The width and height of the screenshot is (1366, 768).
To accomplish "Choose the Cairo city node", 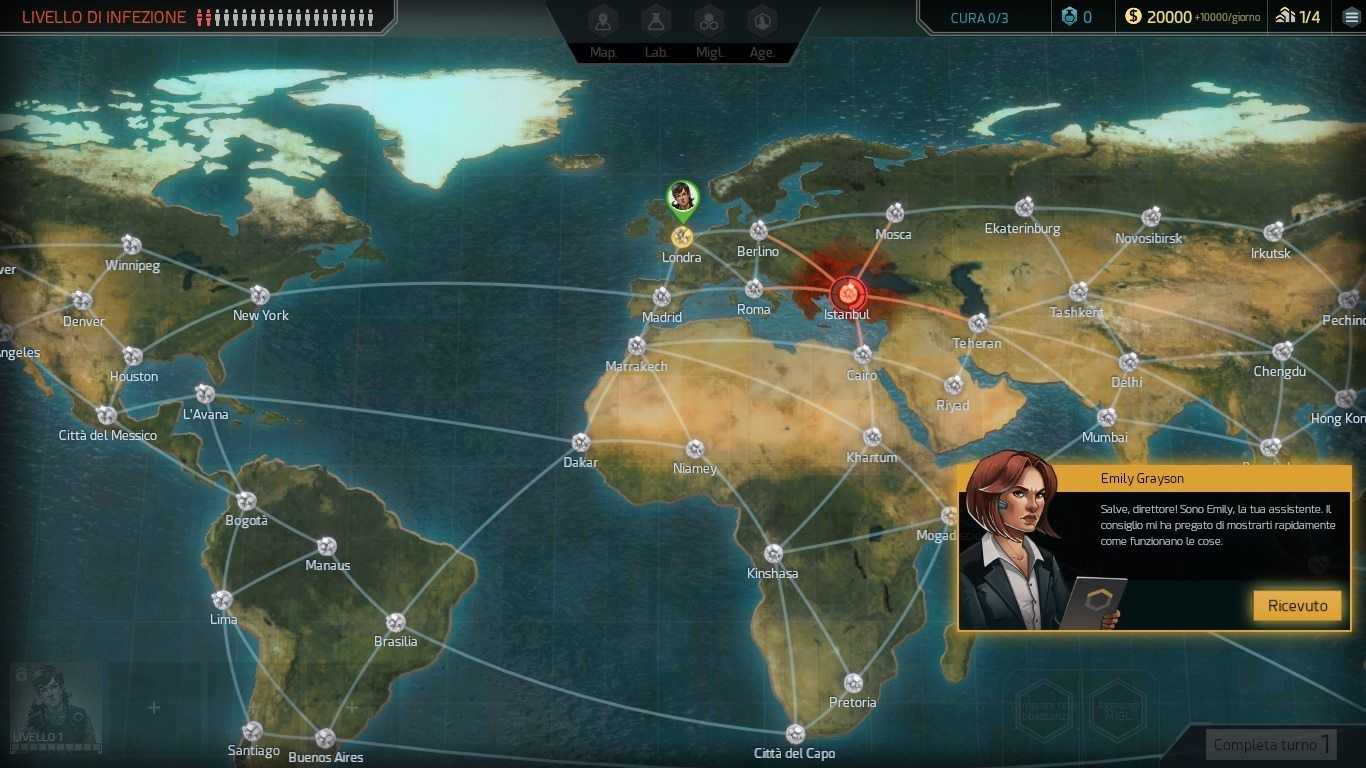I will [862, 355].
